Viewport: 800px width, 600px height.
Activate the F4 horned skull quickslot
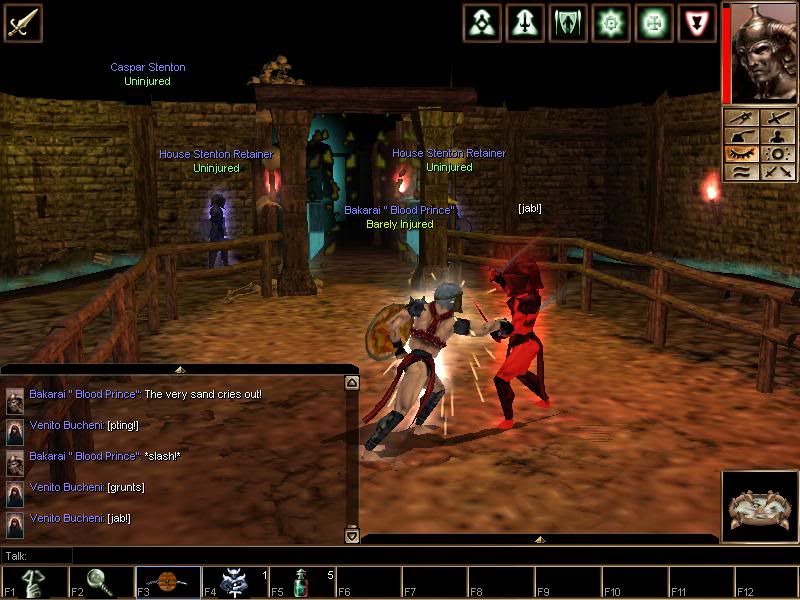(x=235, y=582)
